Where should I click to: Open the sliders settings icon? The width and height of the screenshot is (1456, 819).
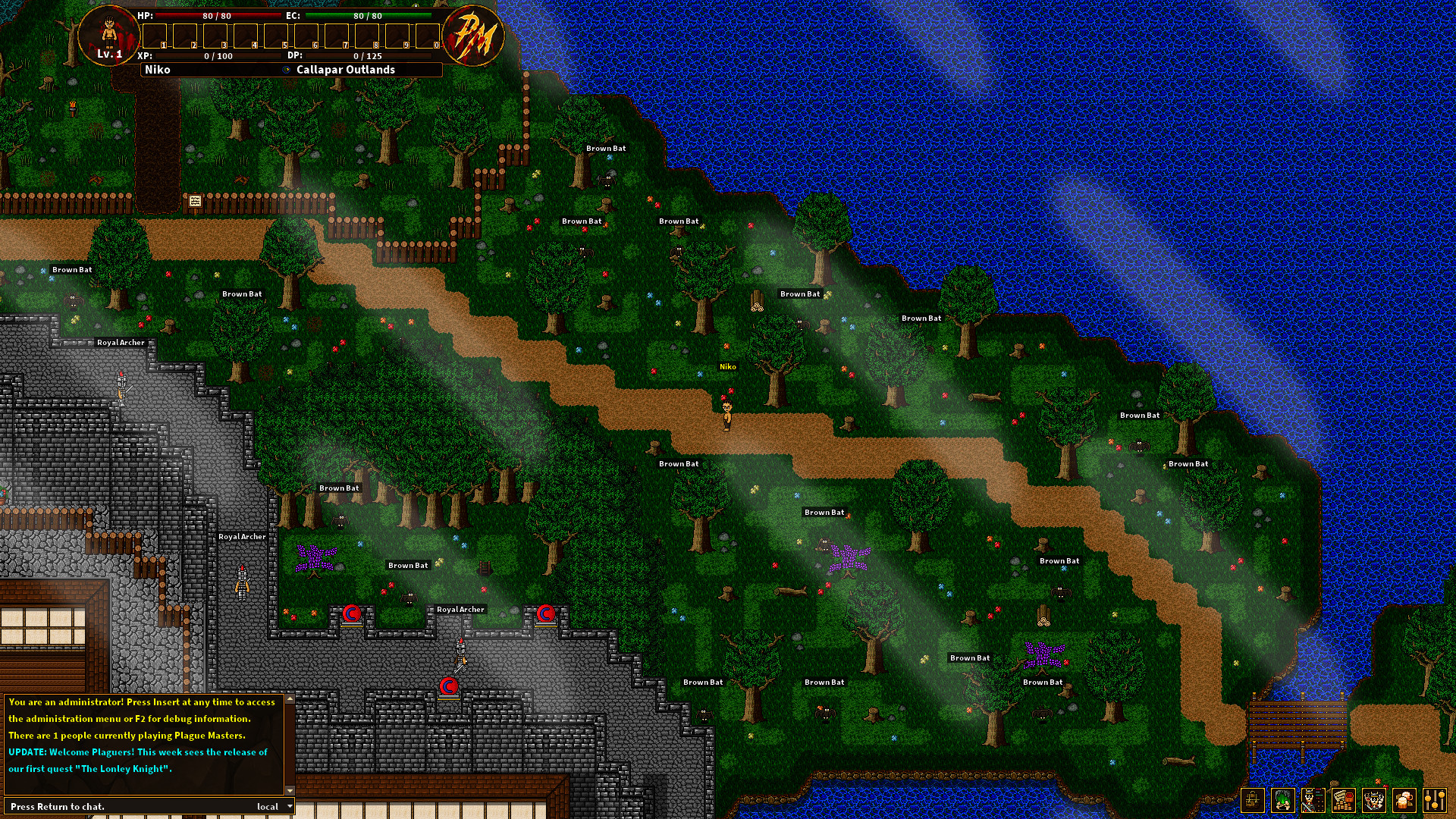pos(1435,800)
